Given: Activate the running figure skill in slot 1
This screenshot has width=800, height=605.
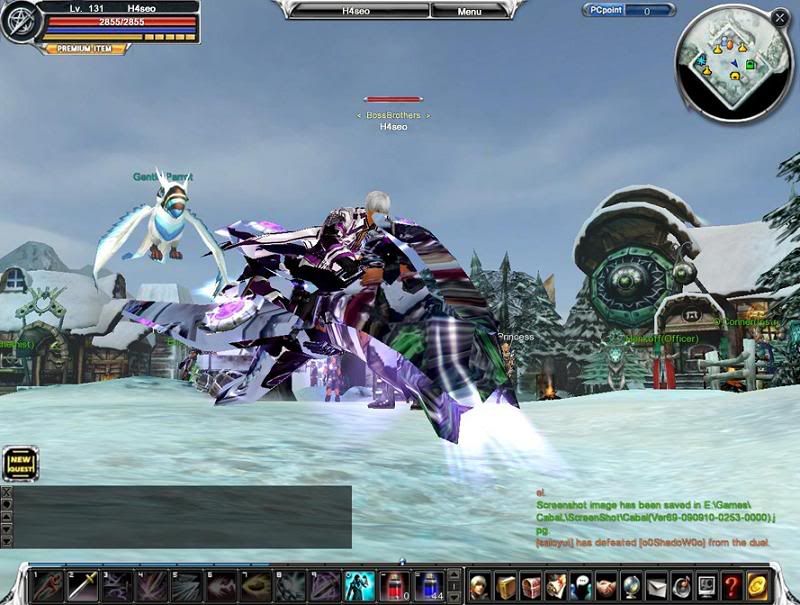Looking at the screenshot, I should tap(48, 586).
